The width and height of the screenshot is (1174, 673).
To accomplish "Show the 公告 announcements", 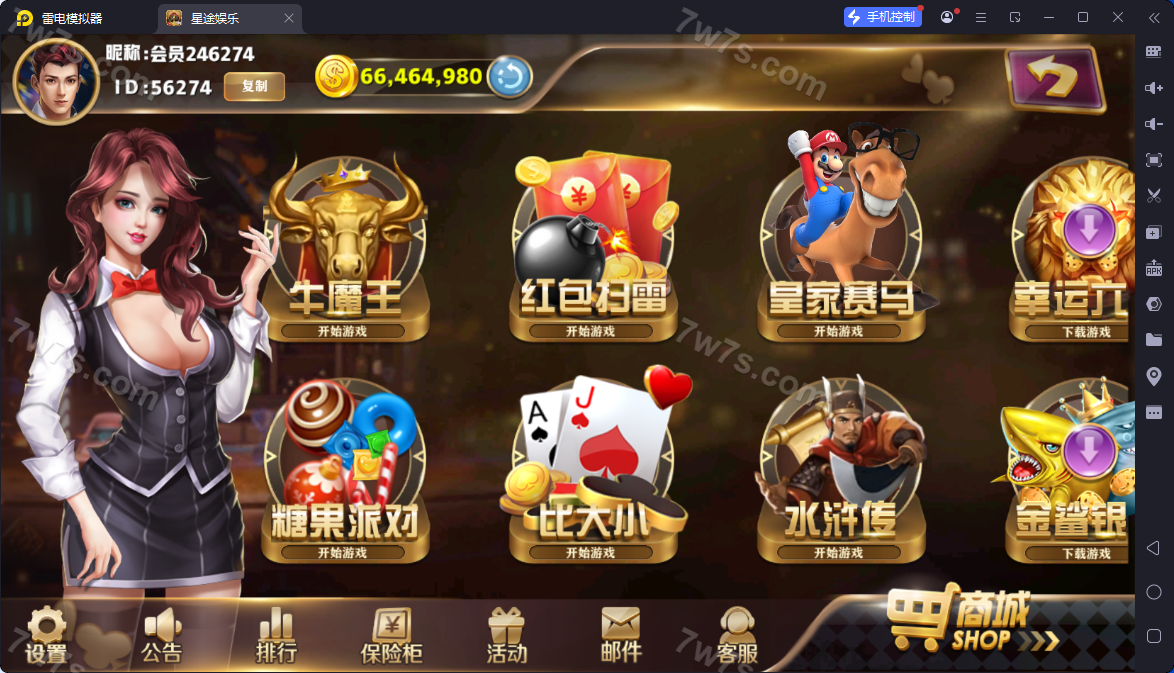I will click(161, 636).
